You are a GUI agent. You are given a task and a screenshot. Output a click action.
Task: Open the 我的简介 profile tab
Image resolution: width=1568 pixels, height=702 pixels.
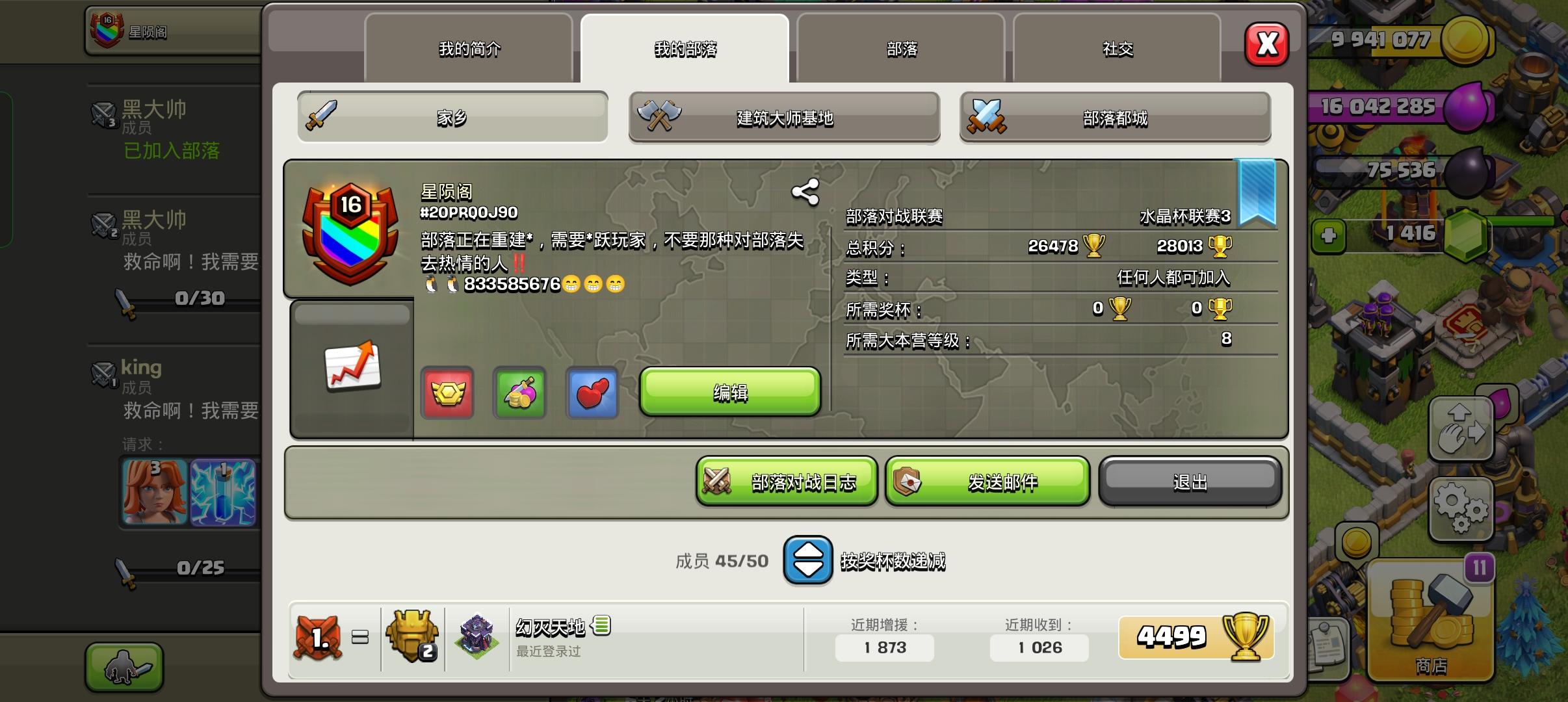click(469, 48)
